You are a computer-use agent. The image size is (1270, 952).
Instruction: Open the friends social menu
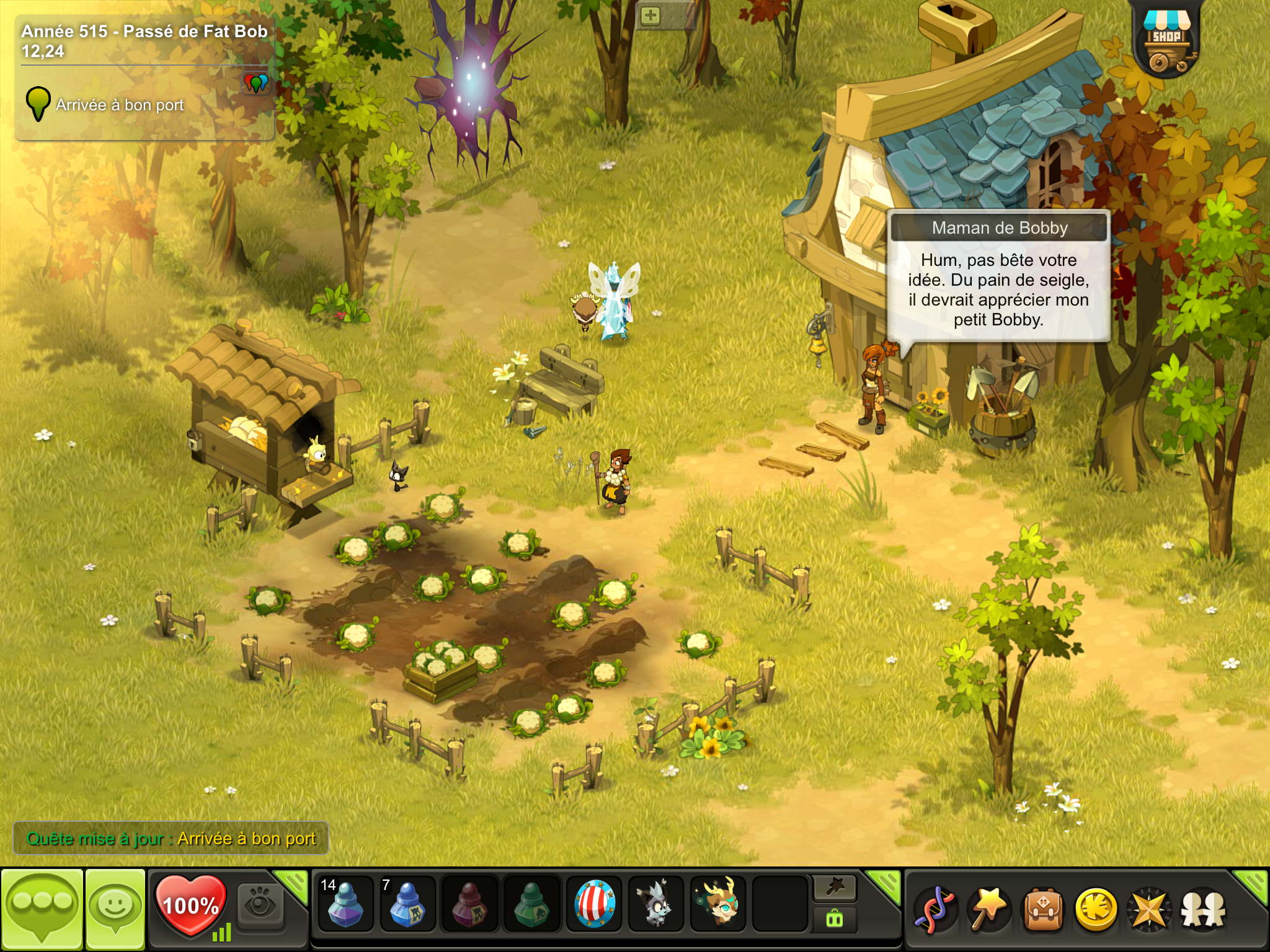pyautogui.click(x=1202, y=910)
